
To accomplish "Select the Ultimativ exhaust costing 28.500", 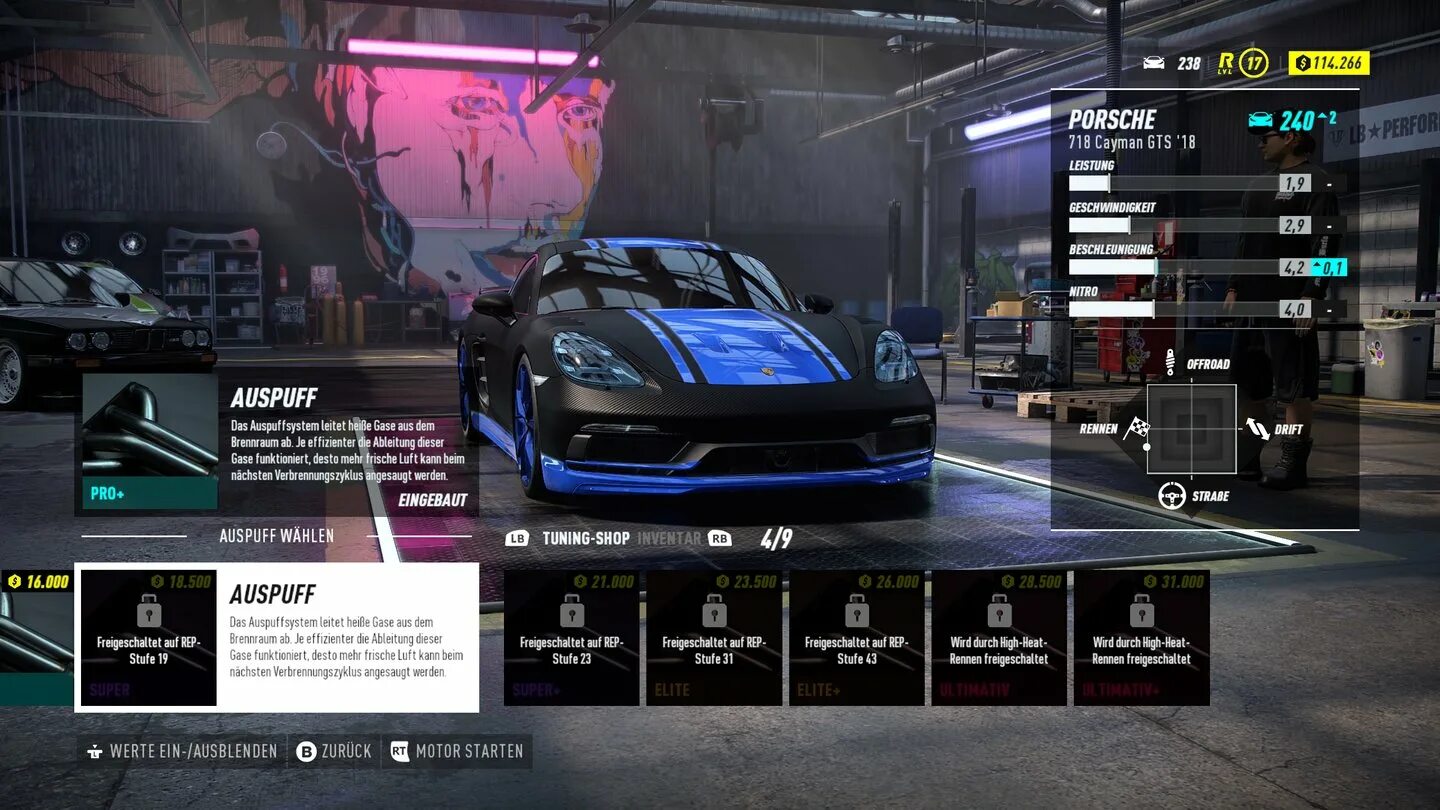I will click(999, 638).
